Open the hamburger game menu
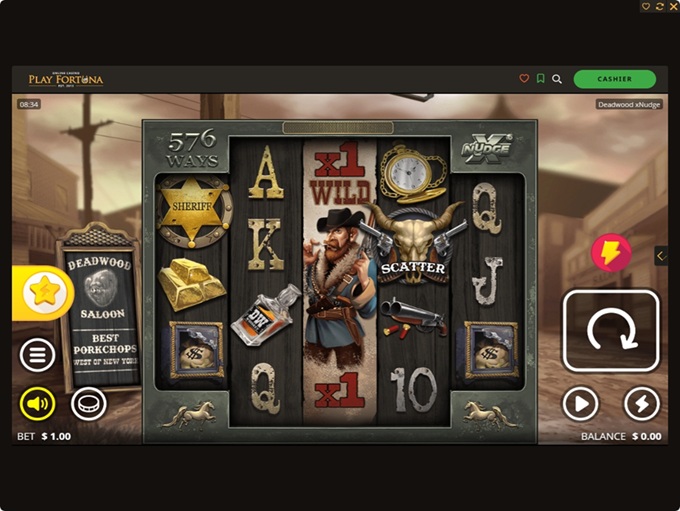Image resolution: width=680 pixels, height=511 pixels. [x=38, y=354]
